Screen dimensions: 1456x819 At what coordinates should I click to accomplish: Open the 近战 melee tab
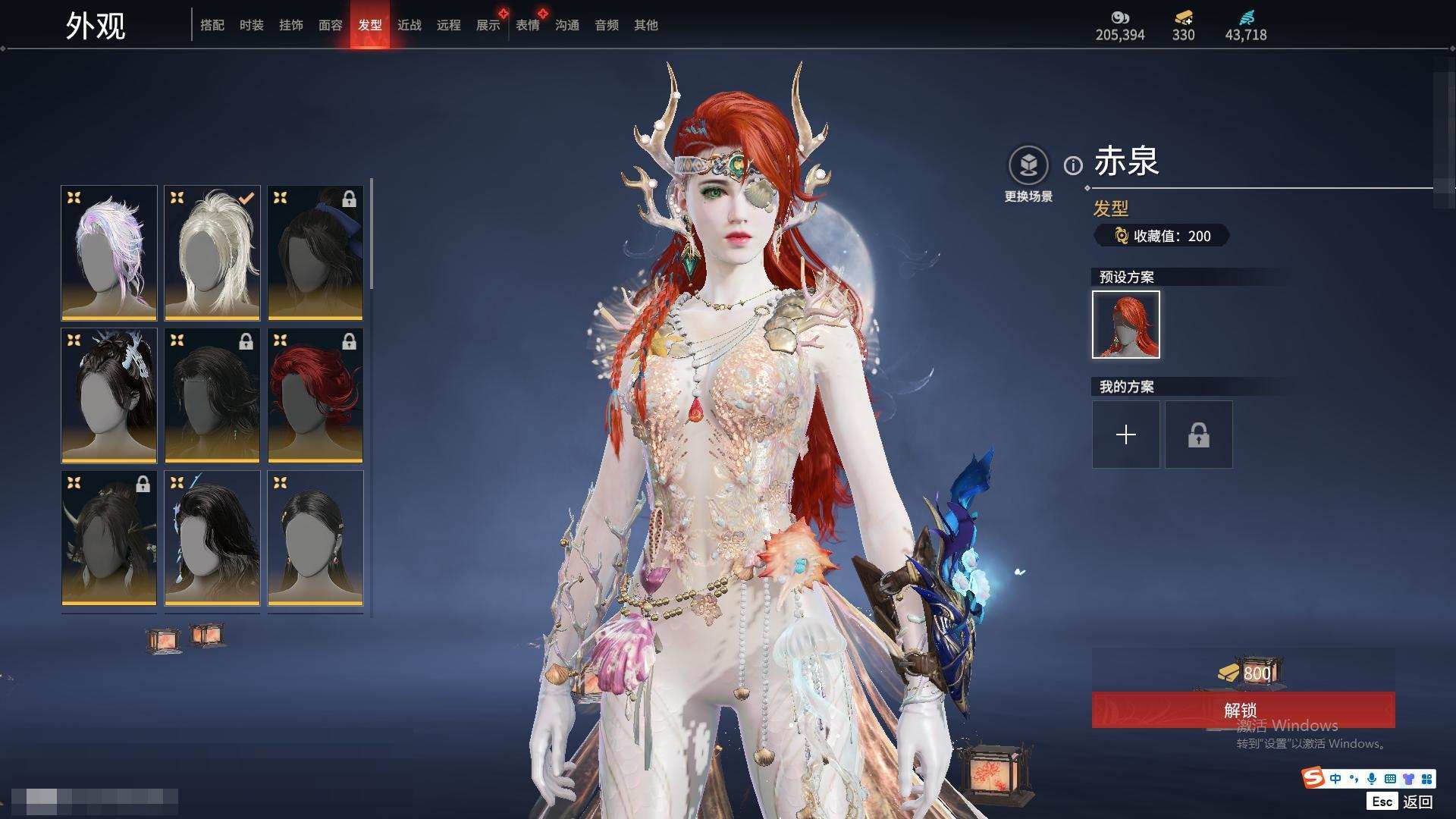[x=409, y=25]
